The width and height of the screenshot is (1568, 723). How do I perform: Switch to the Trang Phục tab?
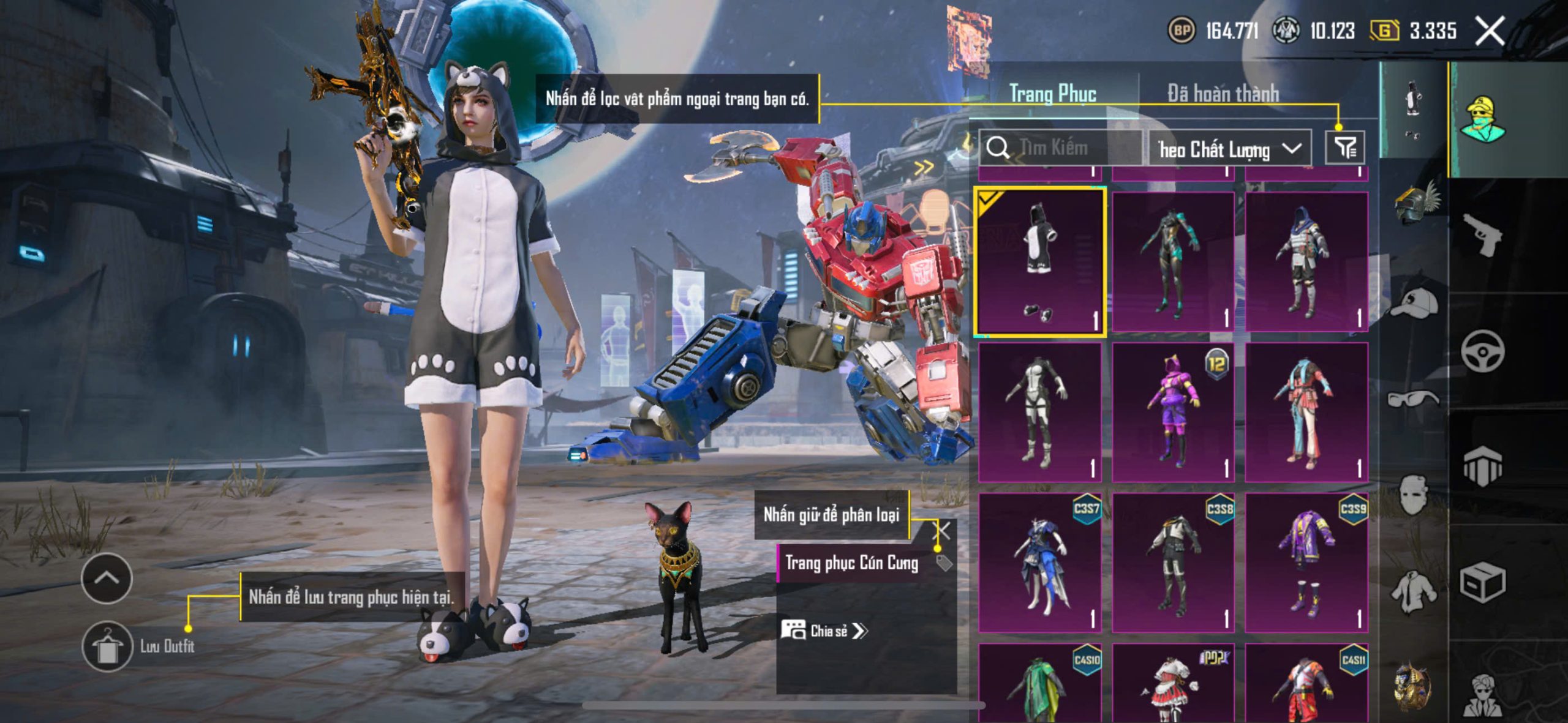[x=1052, y=94]
